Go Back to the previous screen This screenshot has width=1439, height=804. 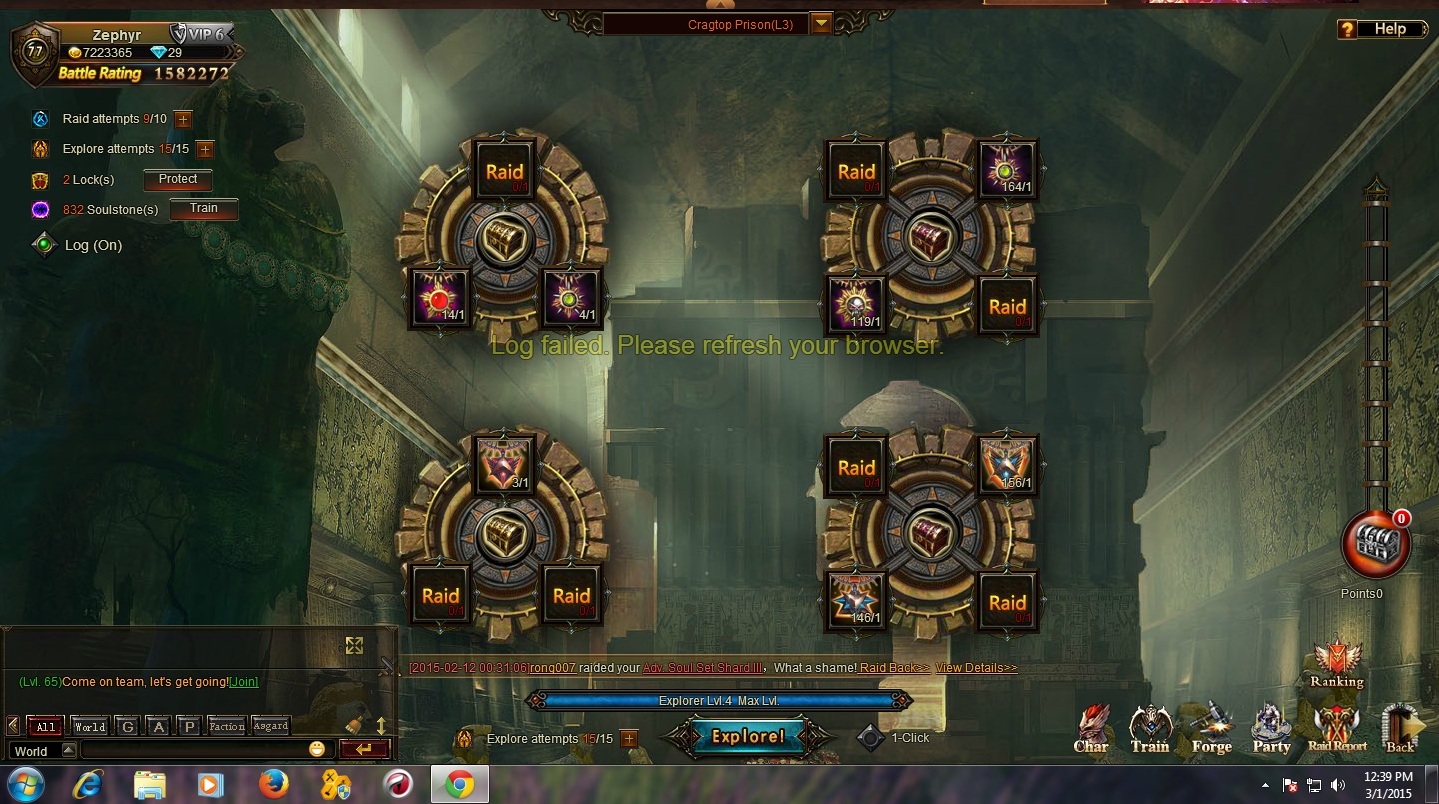pos(1400,729)
